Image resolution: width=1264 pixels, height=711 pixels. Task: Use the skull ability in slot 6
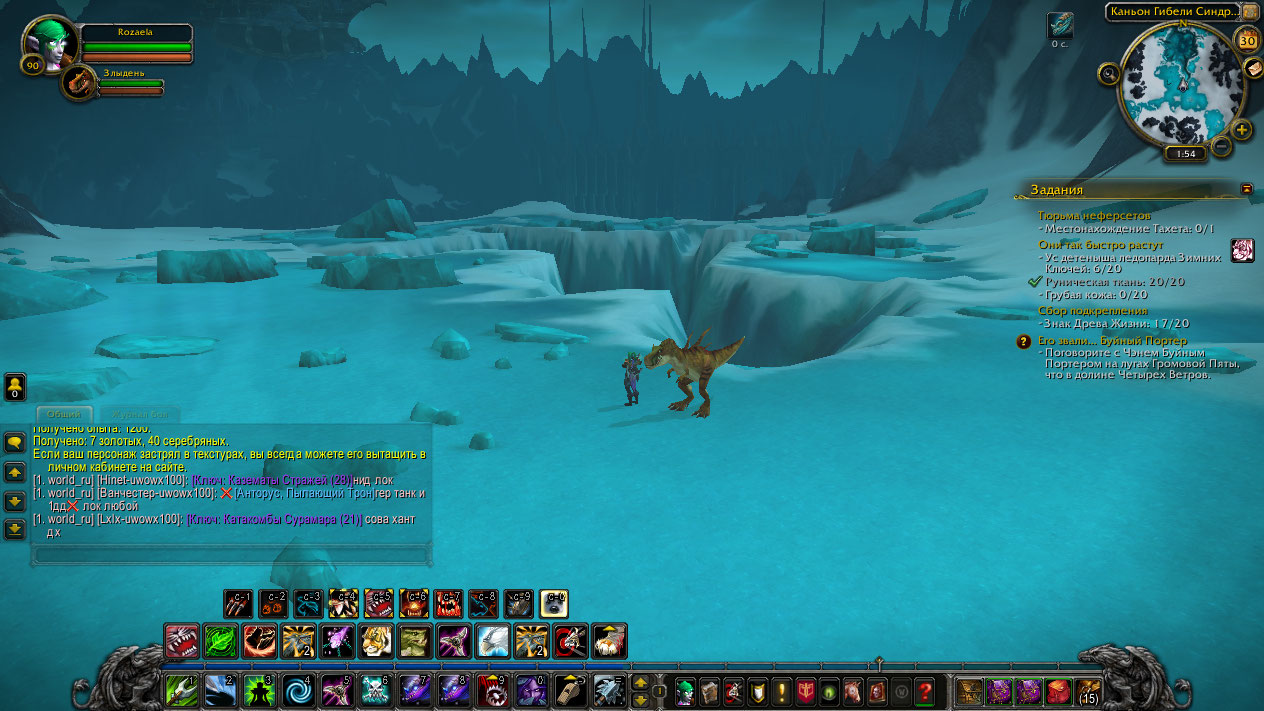[375, 690]
